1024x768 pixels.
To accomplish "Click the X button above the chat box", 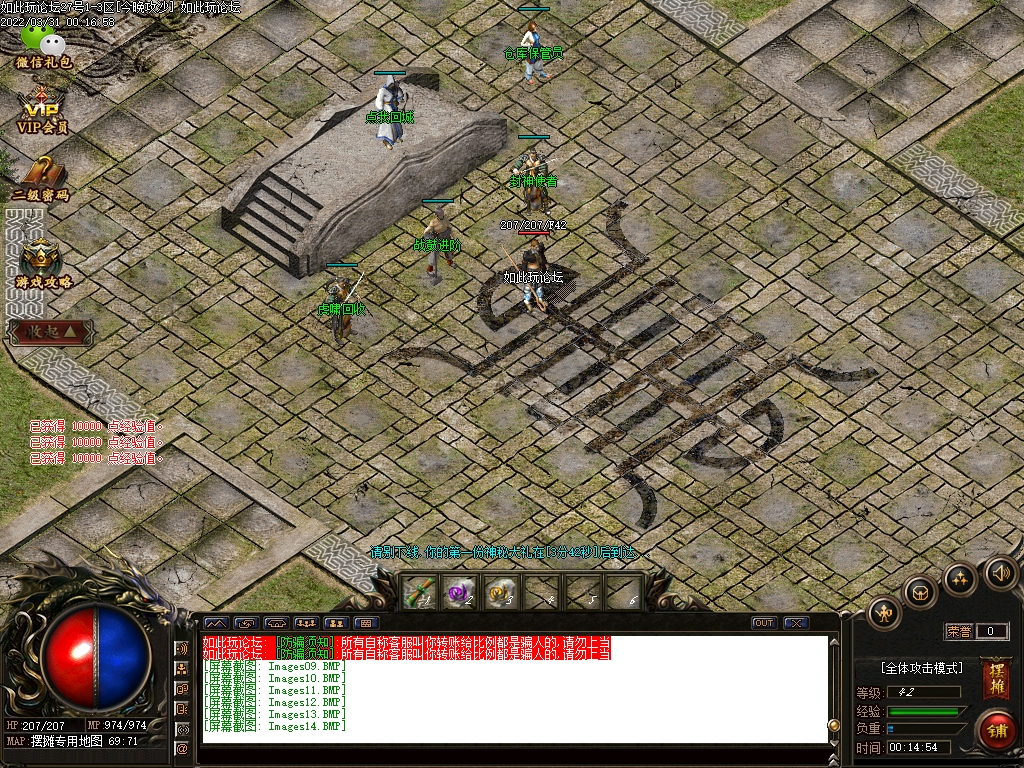I will [795, 623].
